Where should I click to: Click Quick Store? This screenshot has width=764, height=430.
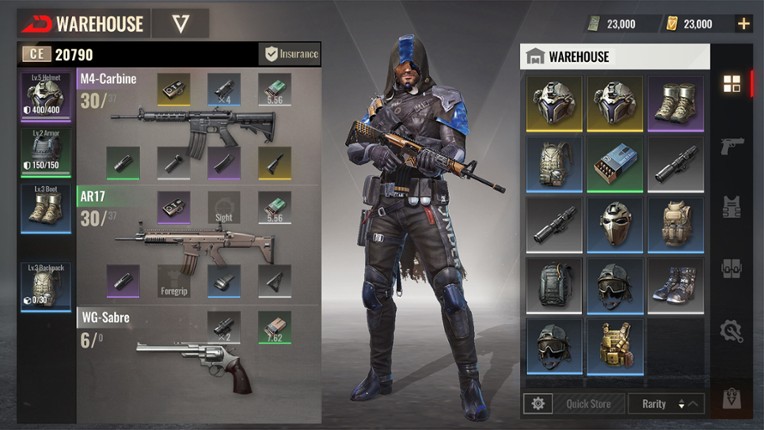(589, 404)
